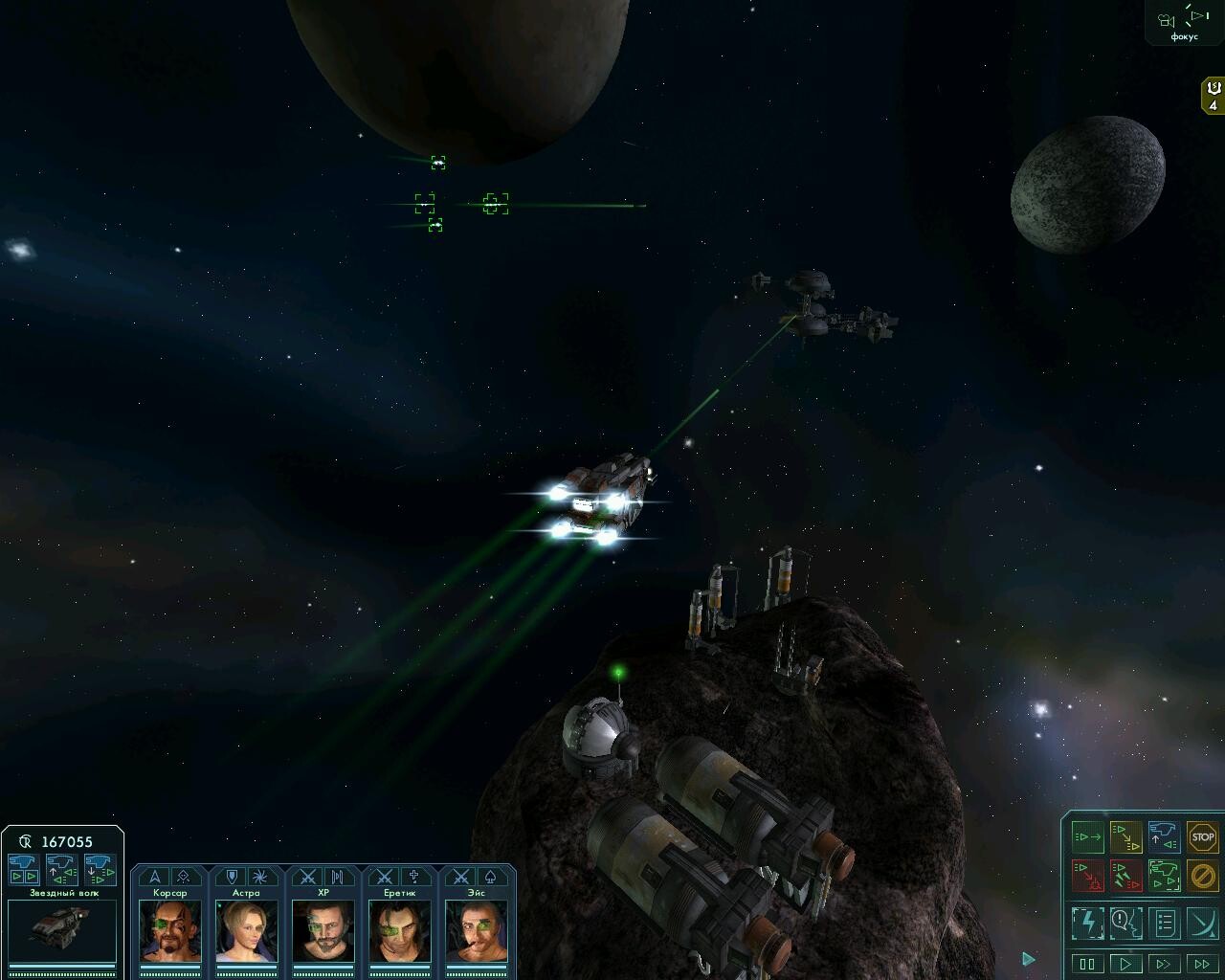Select pilot Эйс portrait
Screen dimensions: 1225x980
(477, 930)
